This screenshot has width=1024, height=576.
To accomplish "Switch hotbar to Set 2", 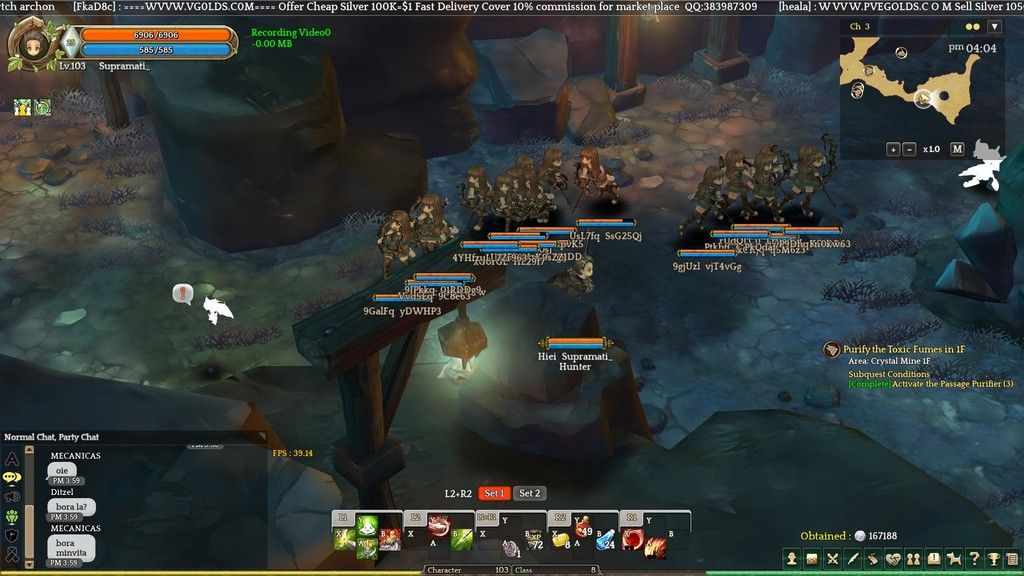I will (x=529, y=493).
